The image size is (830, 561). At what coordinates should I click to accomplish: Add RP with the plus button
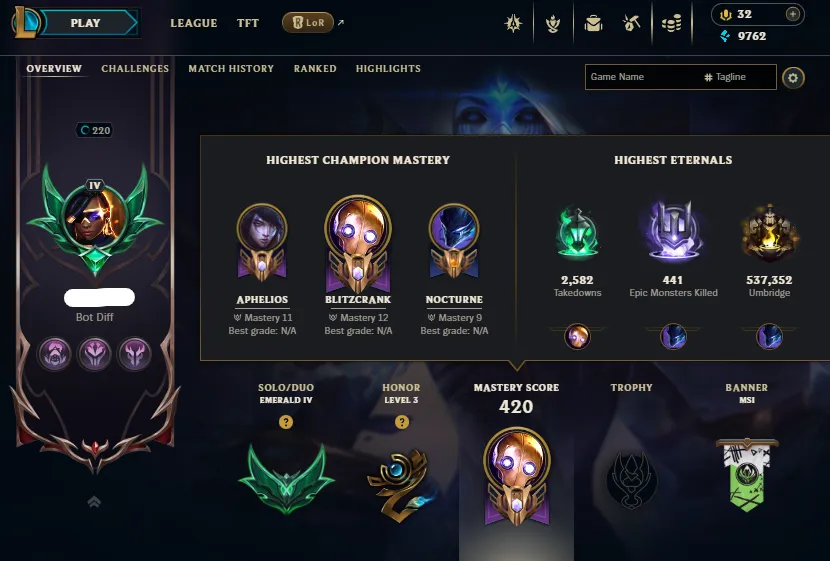point(792,14)
